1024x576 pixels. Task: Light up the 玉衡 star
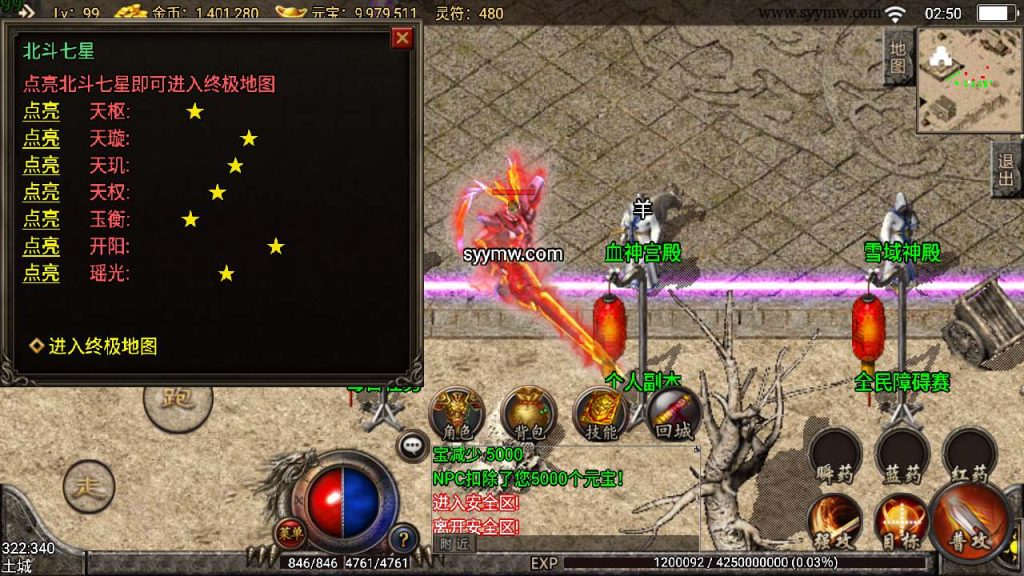[41, 219]
